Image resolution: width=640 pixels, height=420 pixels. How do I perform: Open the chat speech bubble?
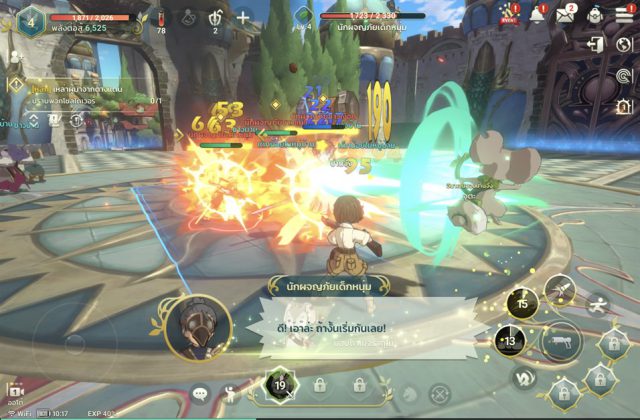[x=198, y=393]
